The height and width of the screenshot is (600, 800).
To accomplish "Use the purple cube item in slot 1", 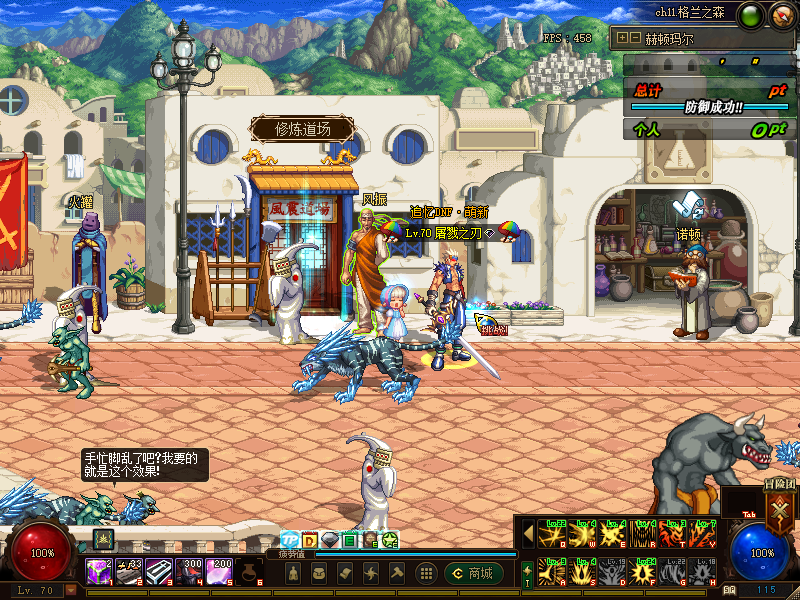I will tap(98, 572).
